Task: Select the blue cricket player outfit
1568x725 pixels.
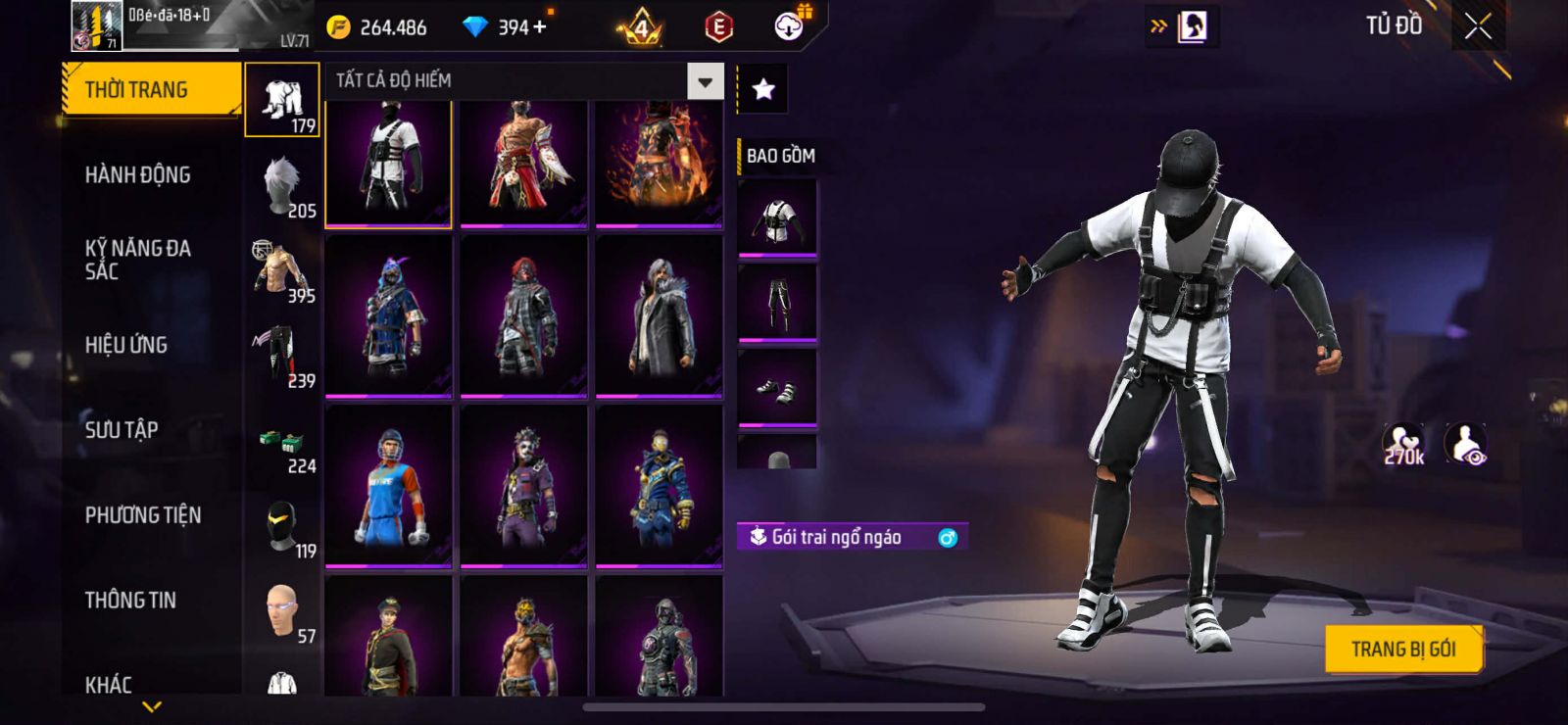Action: pyautogui.click(x=389, y=486)
